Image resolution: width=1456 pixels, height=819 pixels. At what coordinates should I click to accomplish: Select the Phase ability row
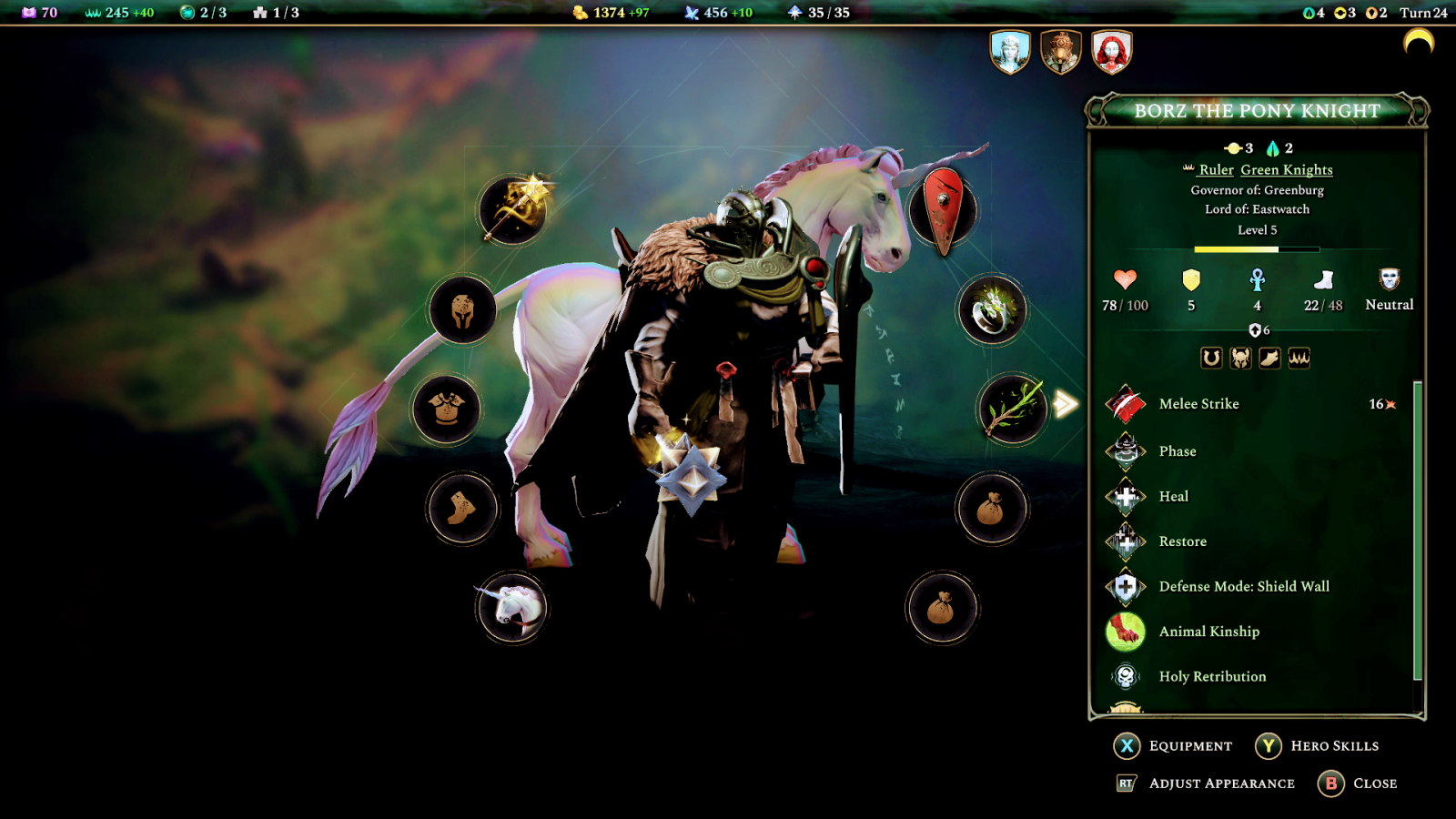(x=1178, y=451)
